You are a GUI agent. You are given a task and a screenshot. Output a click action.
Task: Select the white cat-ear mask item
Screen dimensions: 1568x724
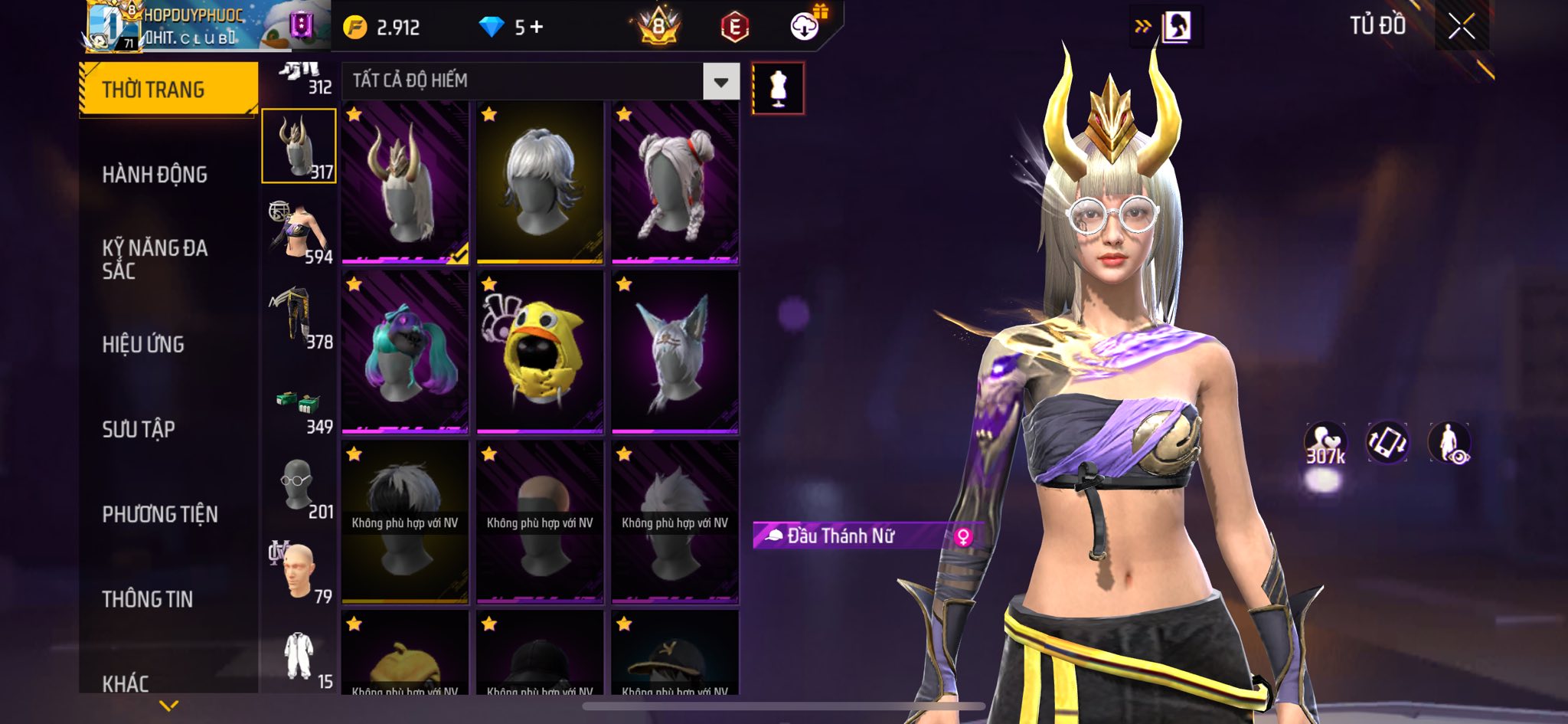(x=675, y=352)
